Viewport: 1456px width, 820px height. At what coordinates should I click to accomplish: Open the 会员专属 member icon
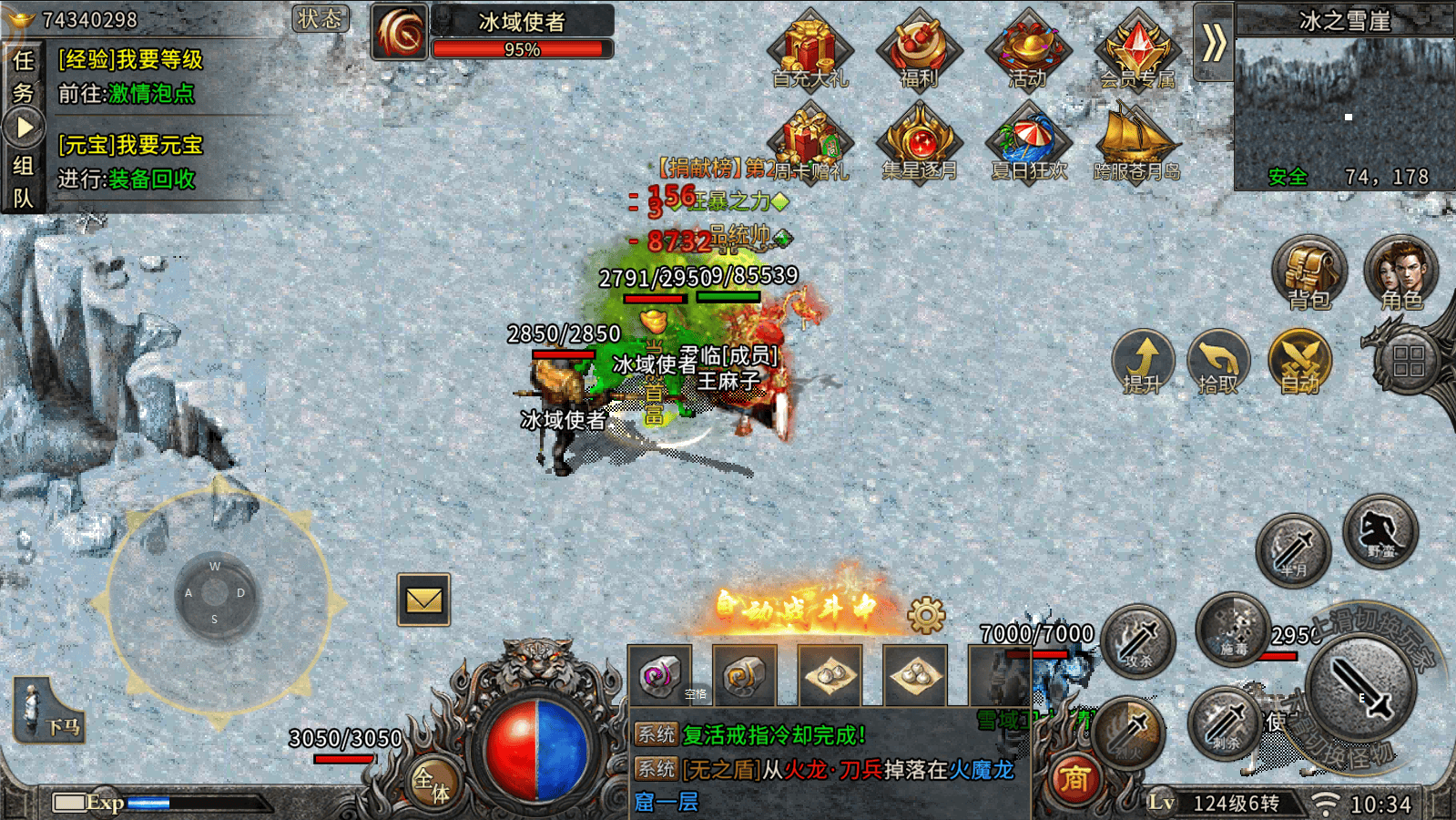pos(1137,51)
